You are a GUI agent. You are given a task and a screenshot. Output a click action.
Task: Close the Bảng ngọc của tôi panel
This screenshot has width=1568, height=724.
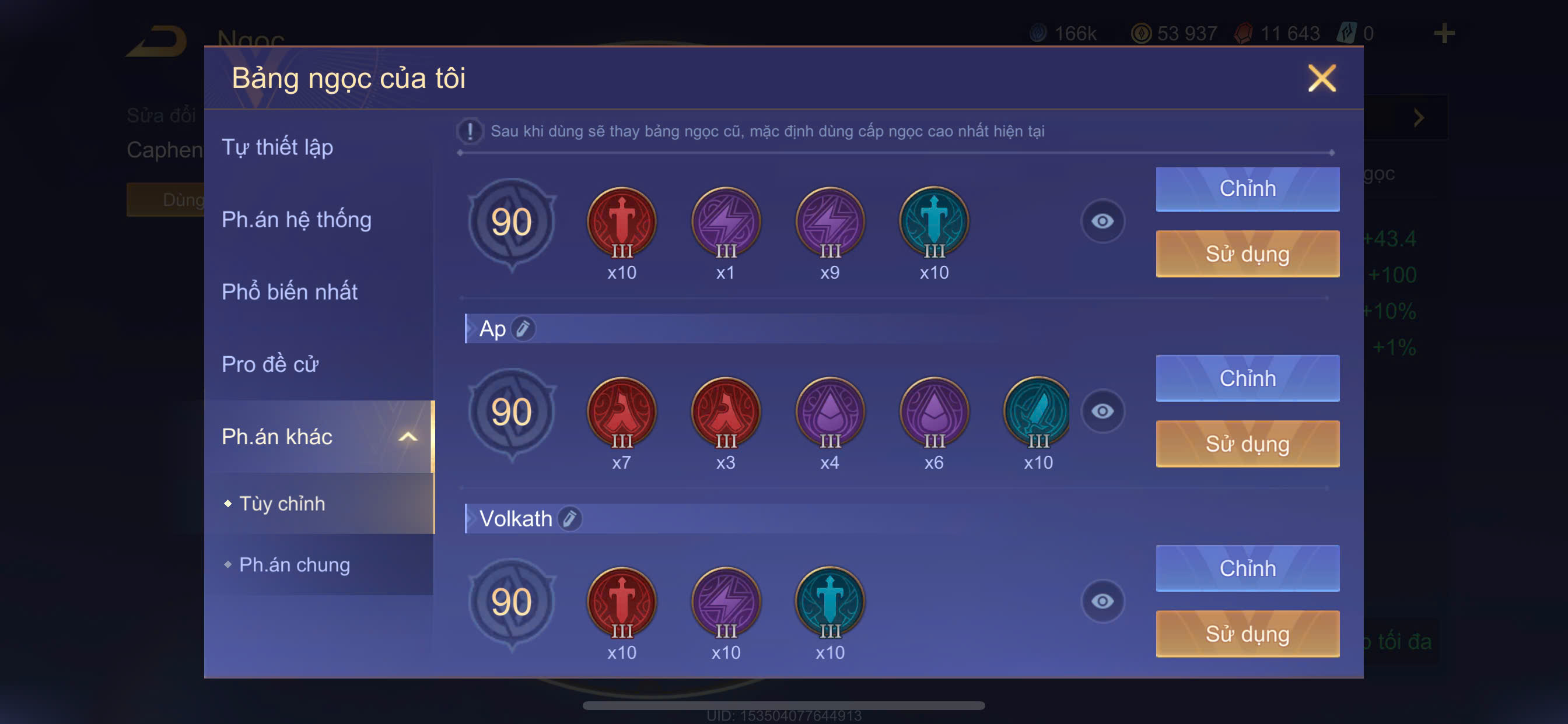1321,79
